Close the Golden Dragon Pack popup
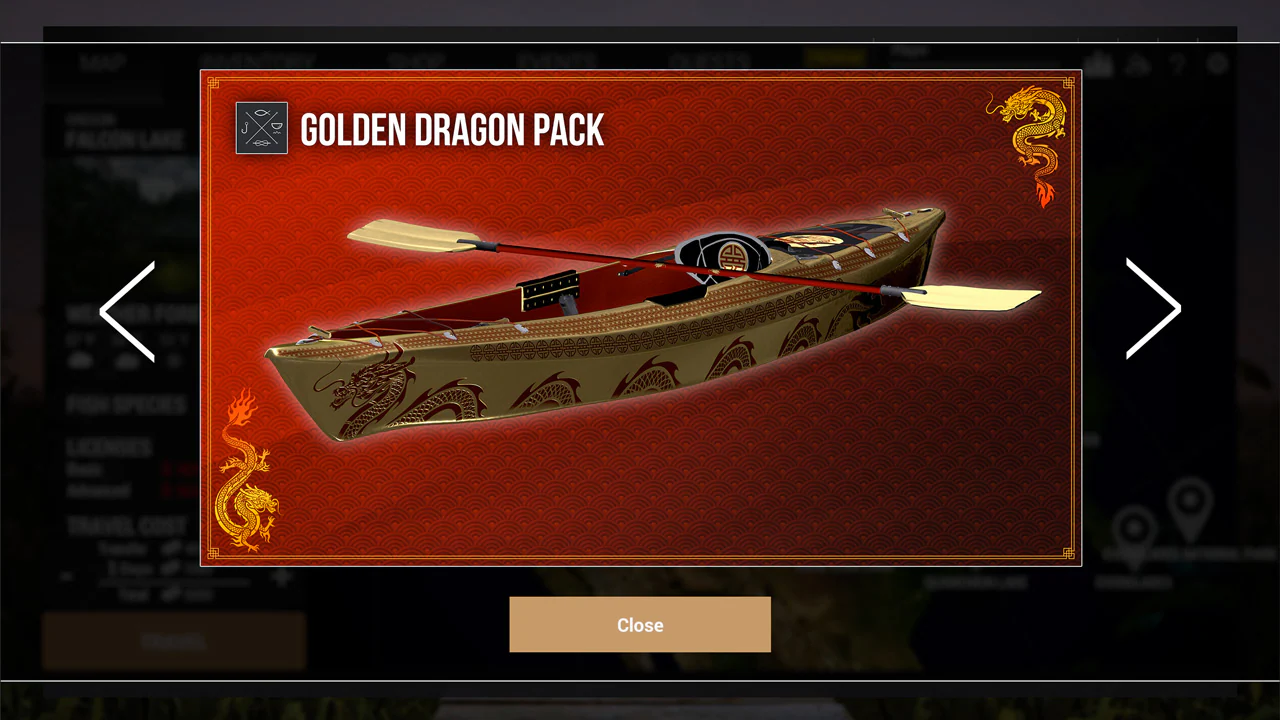The height and width of the screenshot is (720, 1280). tap(640, 625)
